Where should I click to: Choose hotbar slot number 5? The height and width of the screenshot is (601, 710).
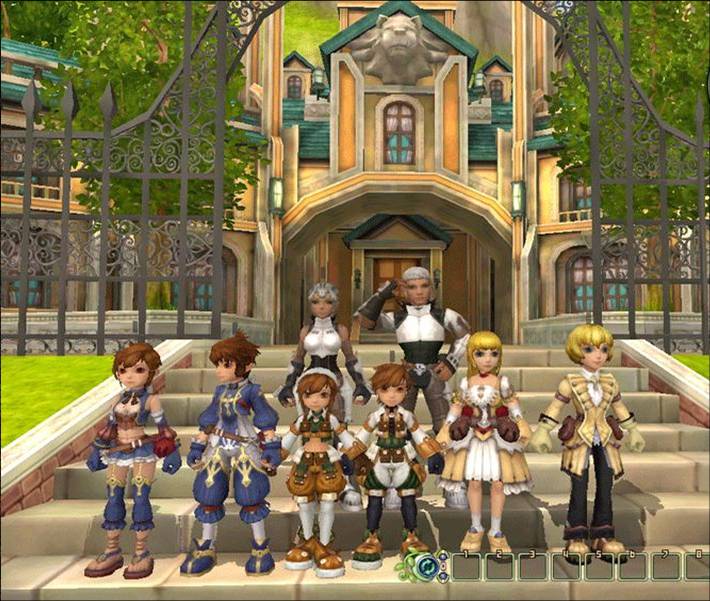coord(599,567)
